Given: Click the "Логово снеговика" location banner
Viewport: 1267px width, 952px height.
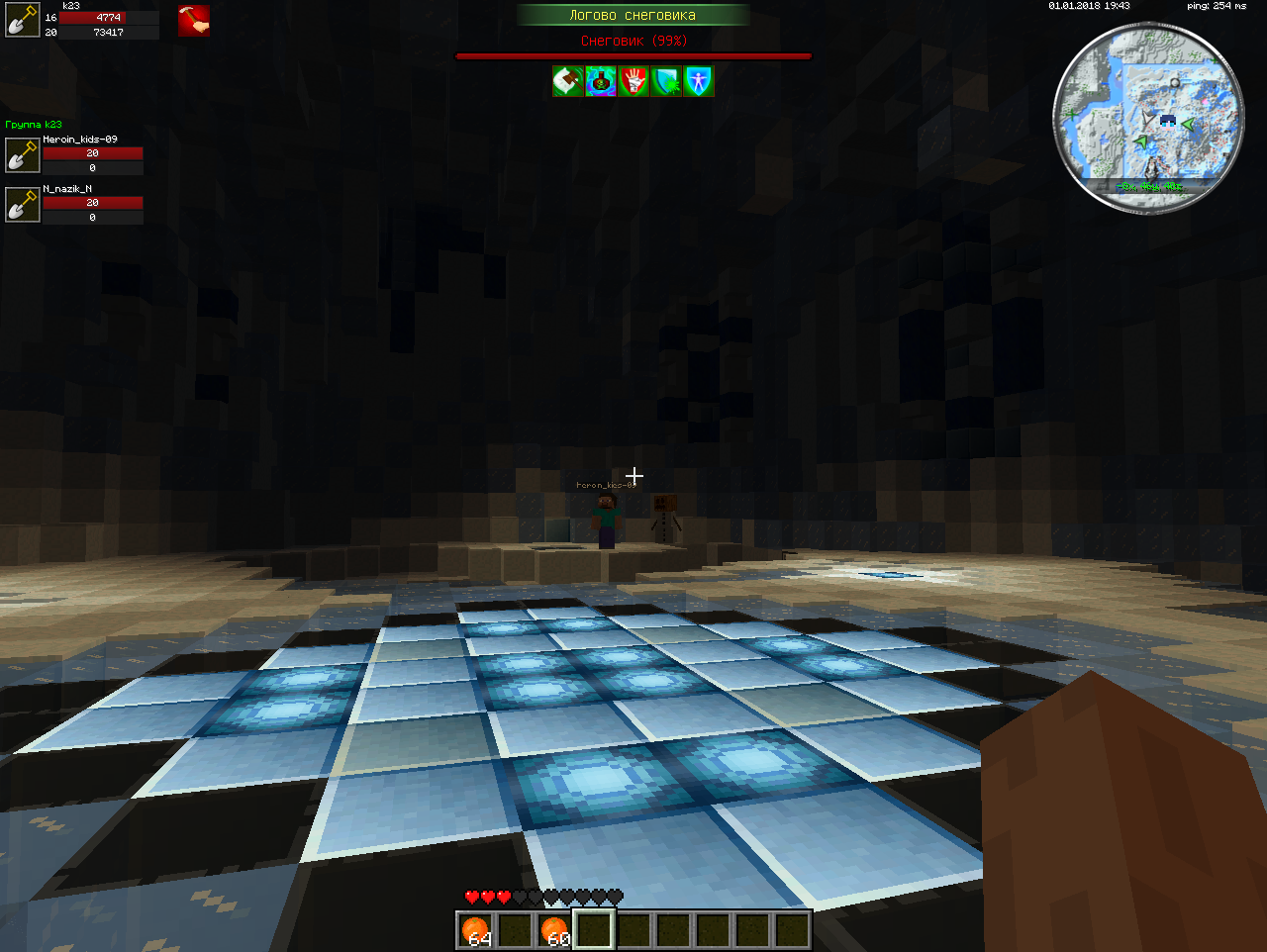Looking at the screenshot, I should tap(633, 15).
